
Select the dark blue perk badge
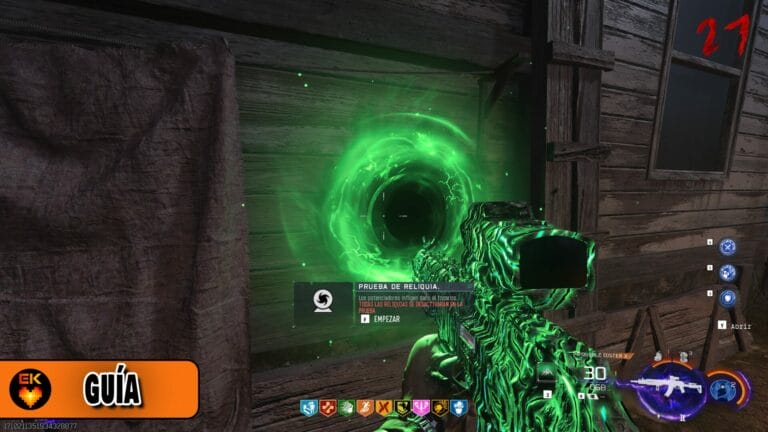pyautogui.click(x=459, y=408)
